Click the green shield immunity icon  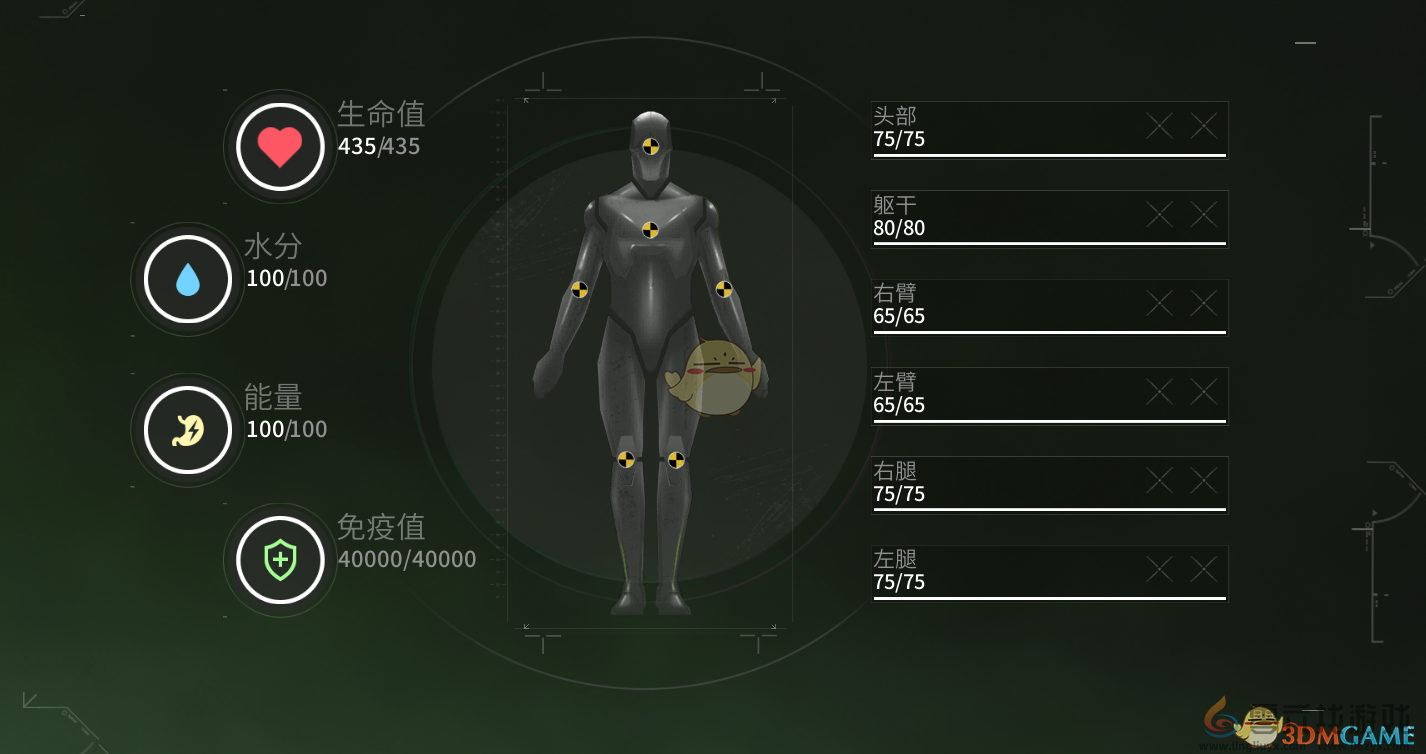coord(279,560)
